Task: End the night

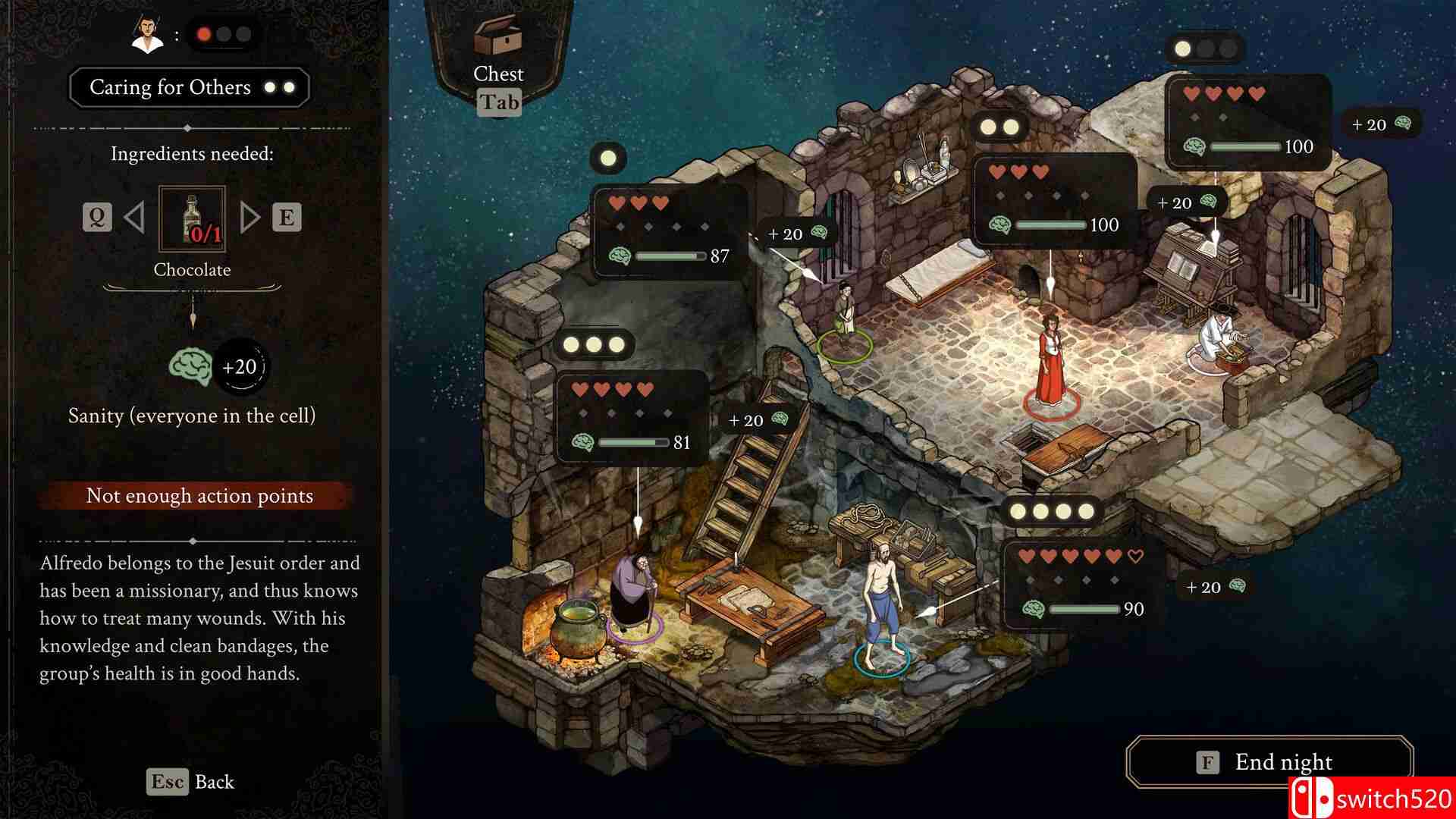Action: (x=1269, y=761)
